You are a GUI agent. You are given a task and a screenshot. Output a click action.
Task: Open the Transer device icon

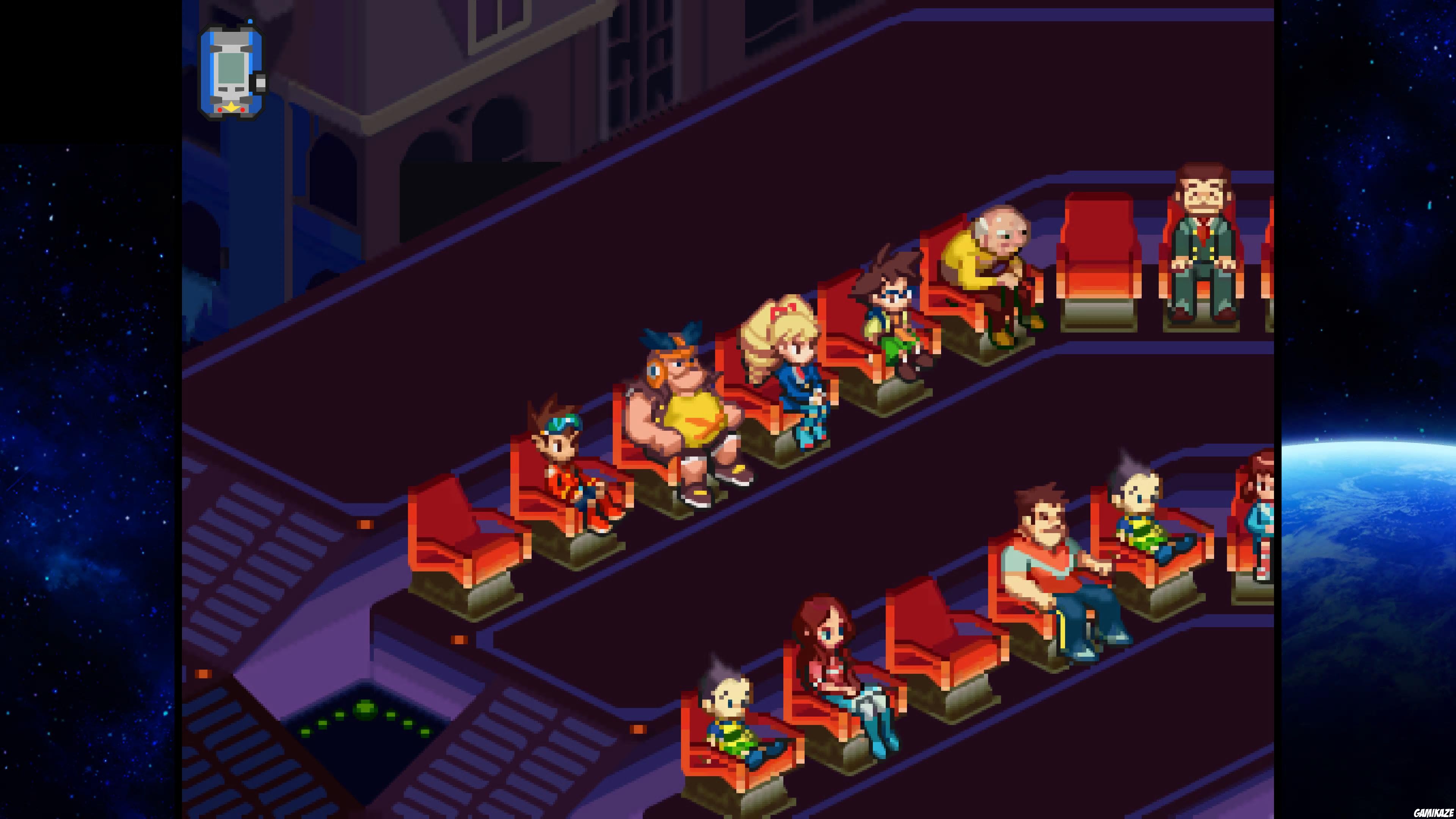pyautogui.click(x=232, y=68)
